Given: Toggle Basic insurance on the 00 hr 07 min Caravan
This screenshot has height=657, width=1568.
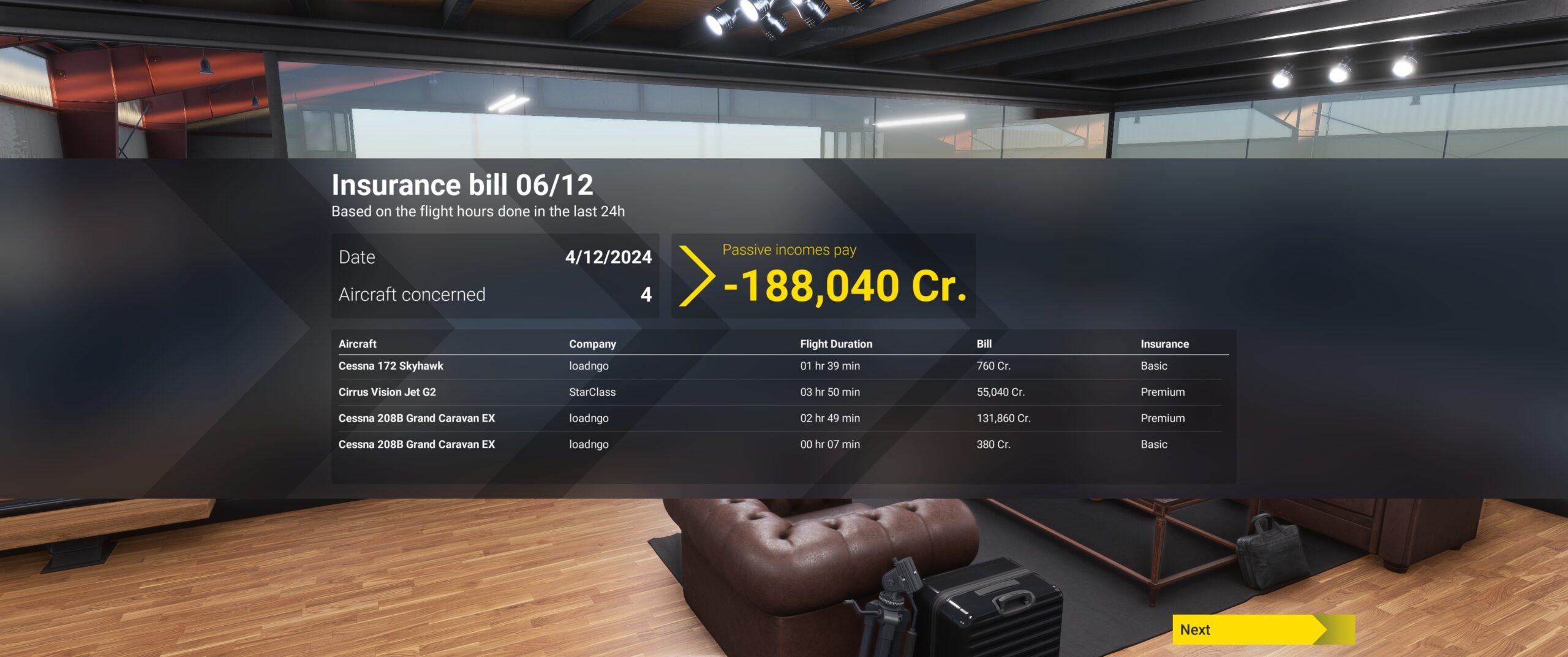Looking at the screenshot, I should (1154, 444).
